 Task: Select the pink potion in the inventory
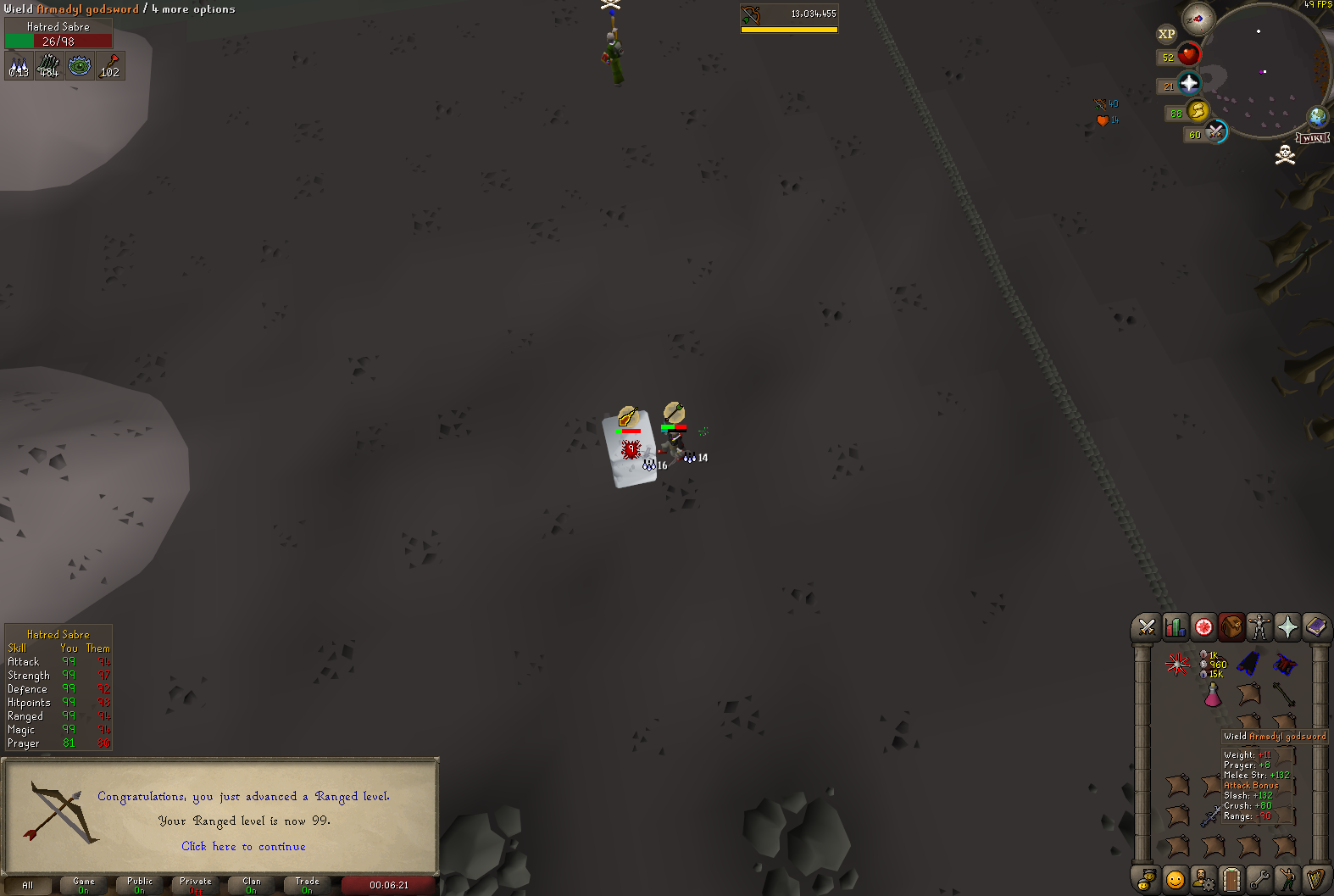pyautogui.click(x=1213, y=695)
